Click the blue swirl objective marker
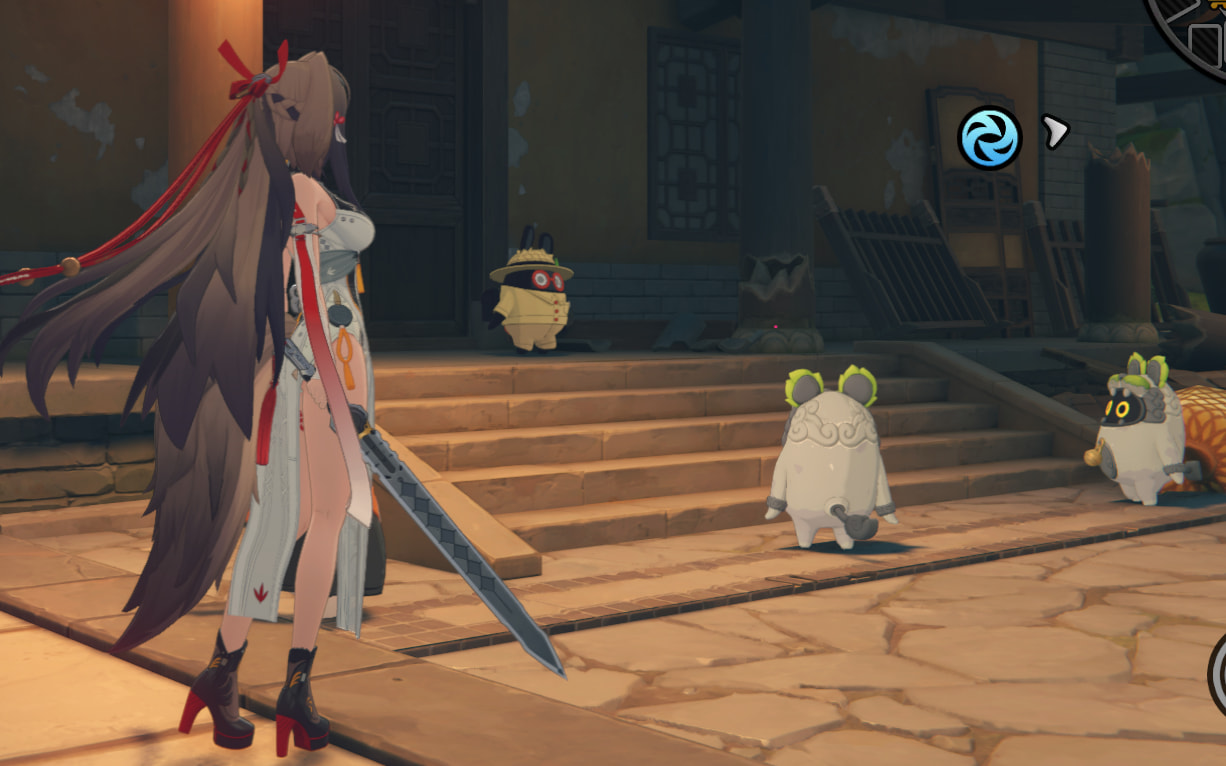Viewport: 1226px width, 766px height. click(990, 138)
